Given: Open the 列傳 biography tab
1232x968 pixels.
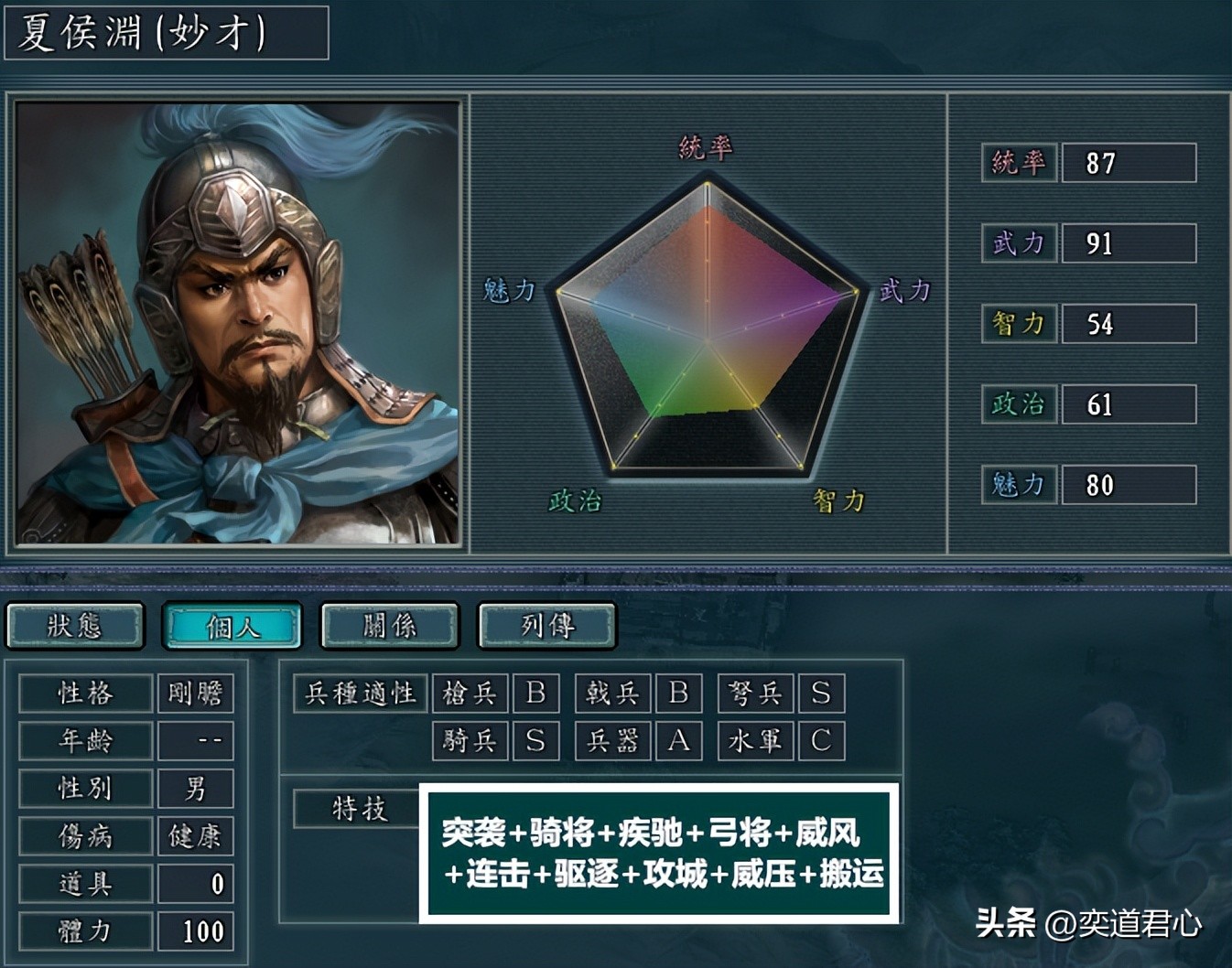Looking at the screenshot, I should pos(546,626).
